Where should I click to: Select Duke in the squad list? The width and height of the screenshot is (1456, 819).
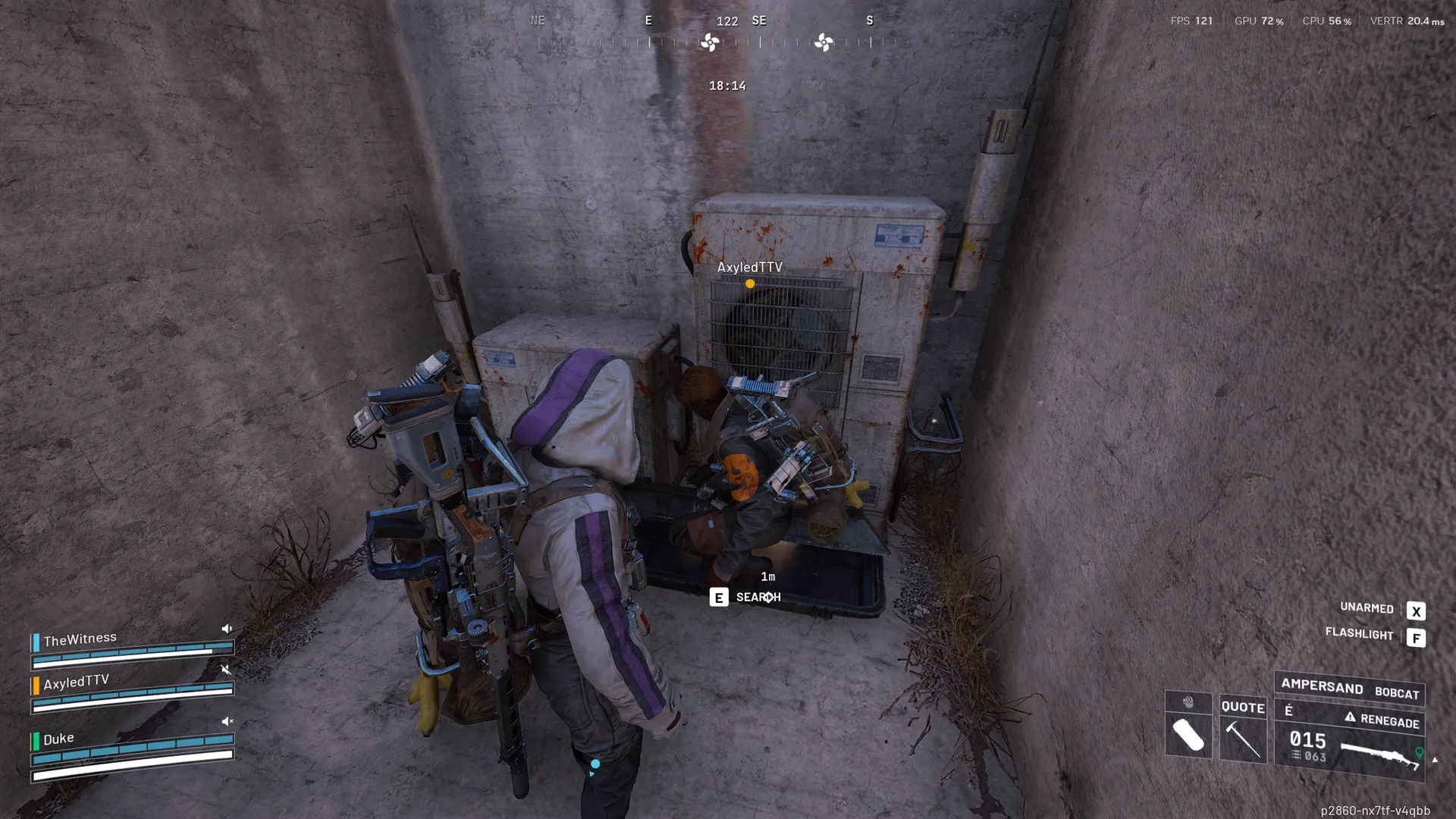coord(58,739)
